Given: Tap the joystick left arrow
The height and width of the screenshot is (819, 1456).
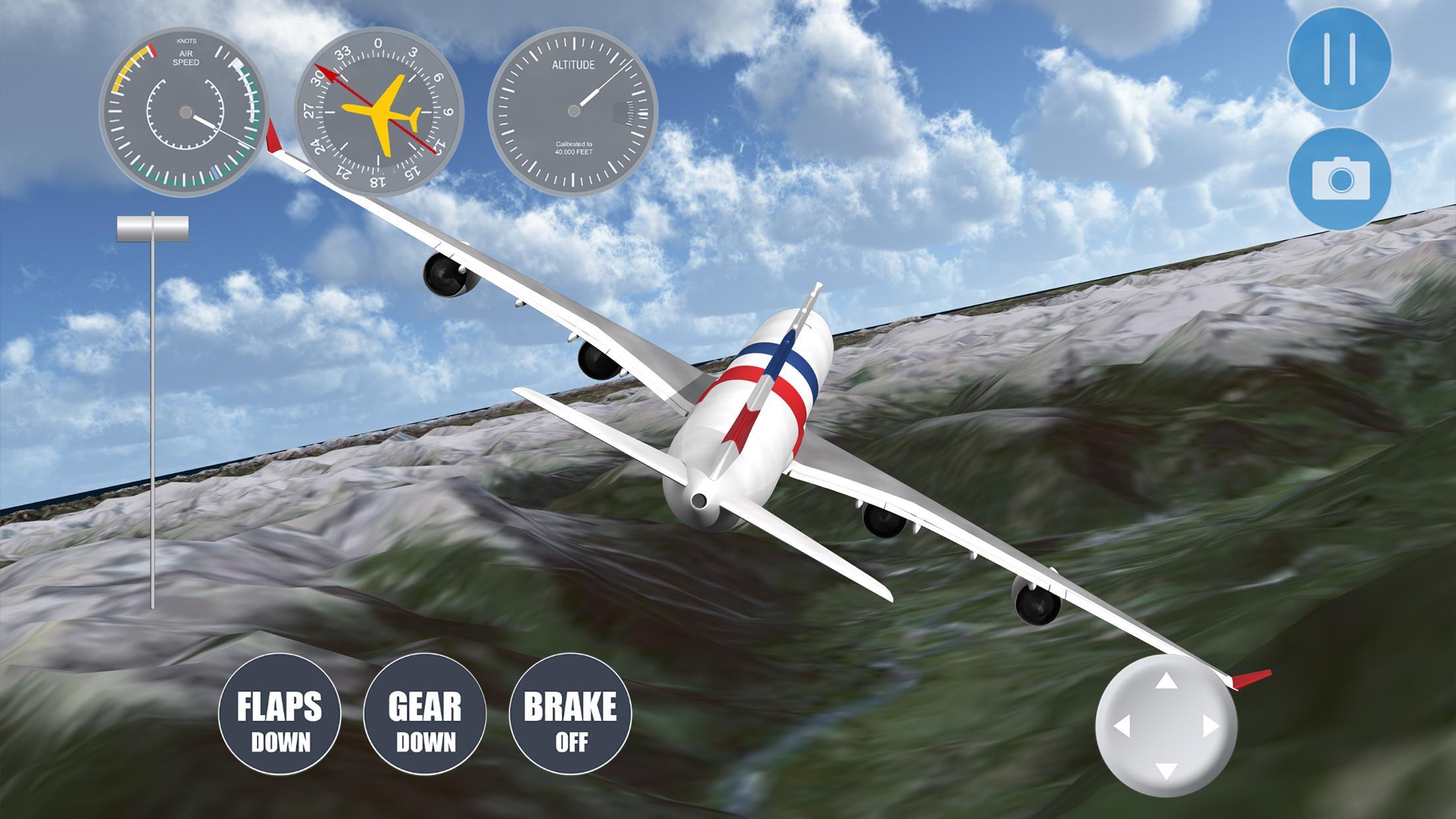Looking at the screenshot, I should 1122,727.
